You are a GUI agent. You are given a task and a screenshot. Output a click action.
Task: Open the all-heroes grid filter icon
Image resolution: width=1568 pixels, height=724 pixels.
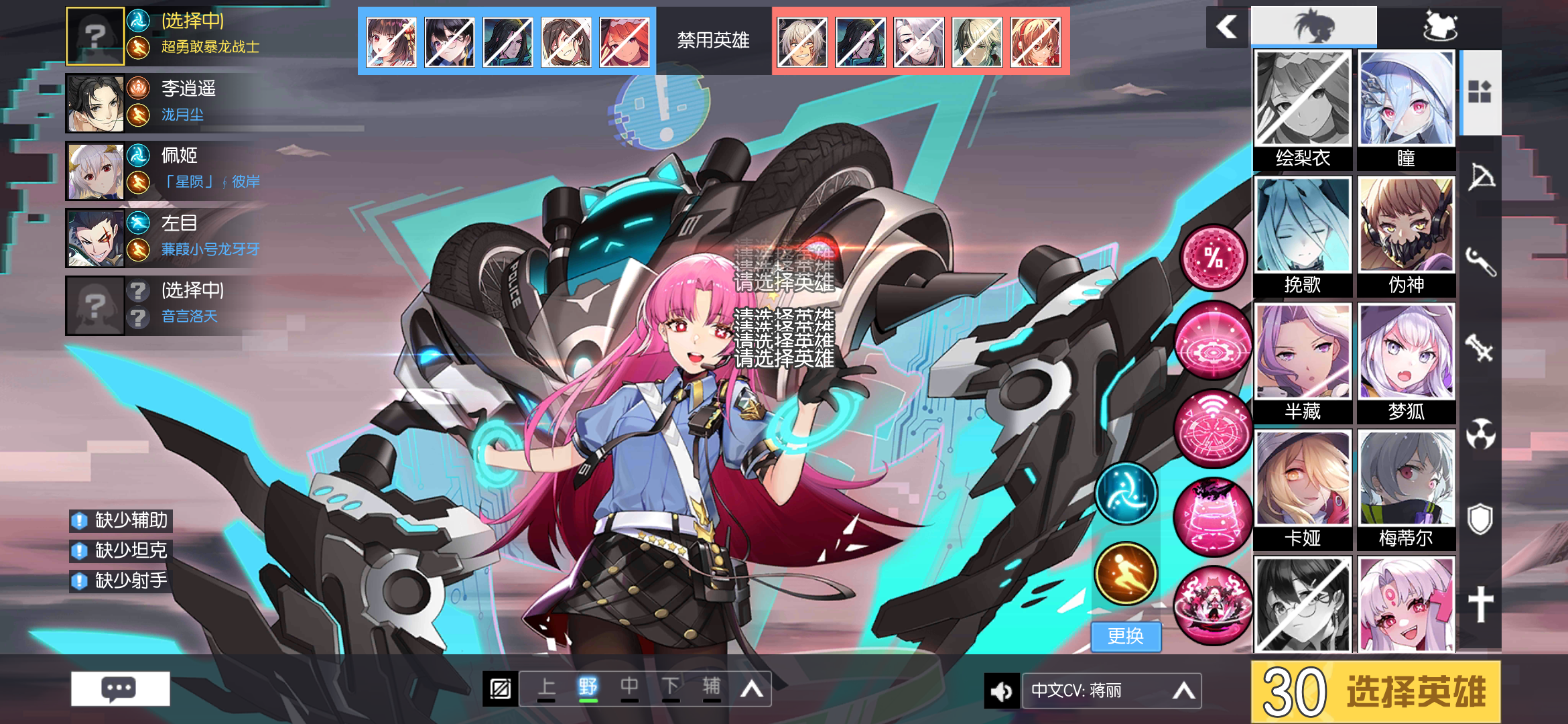pyautogui.click(x=1481, y=90)
